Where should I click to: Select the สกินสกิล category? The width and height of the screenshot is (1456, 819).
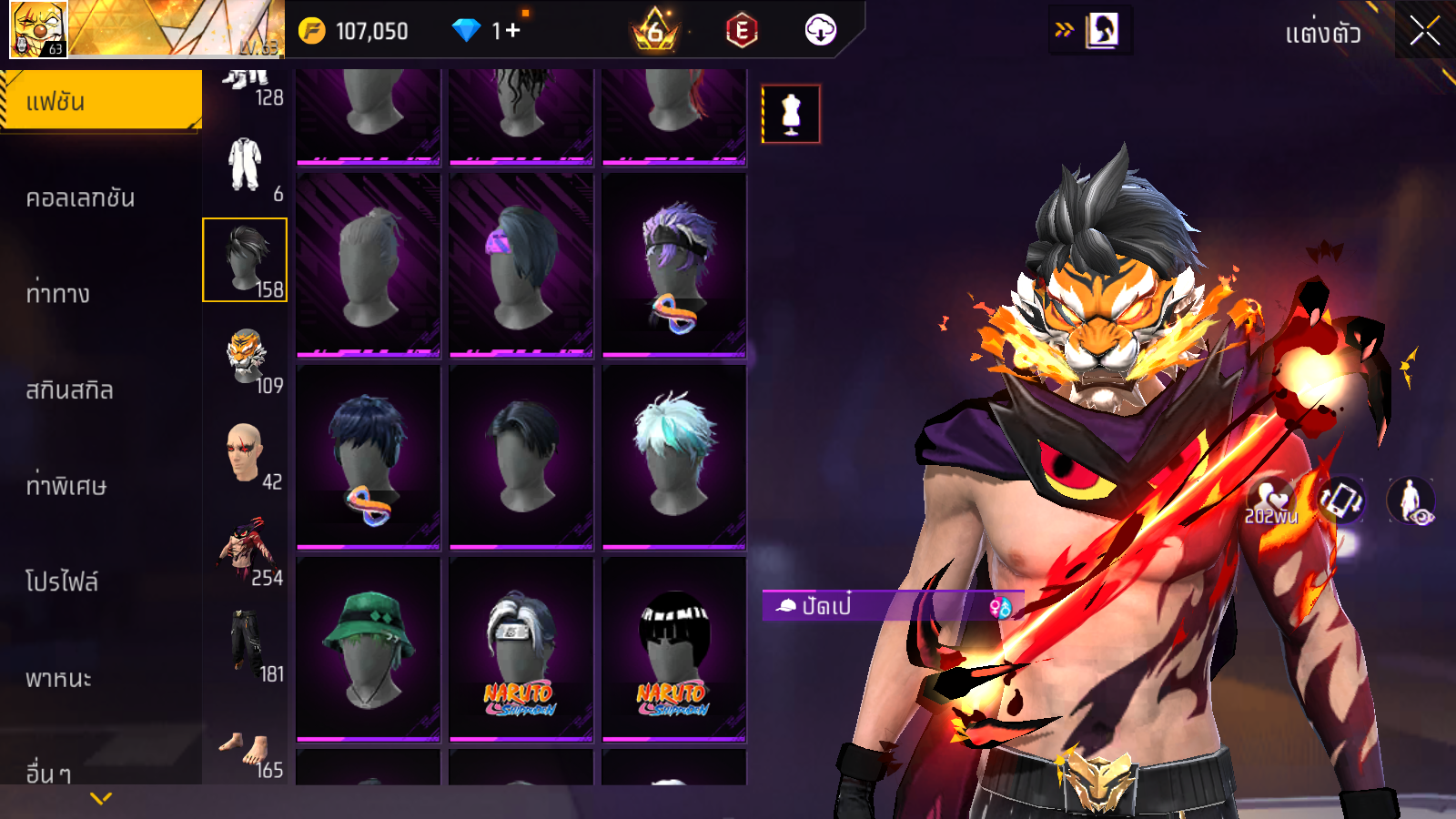(x=70, y=389)
